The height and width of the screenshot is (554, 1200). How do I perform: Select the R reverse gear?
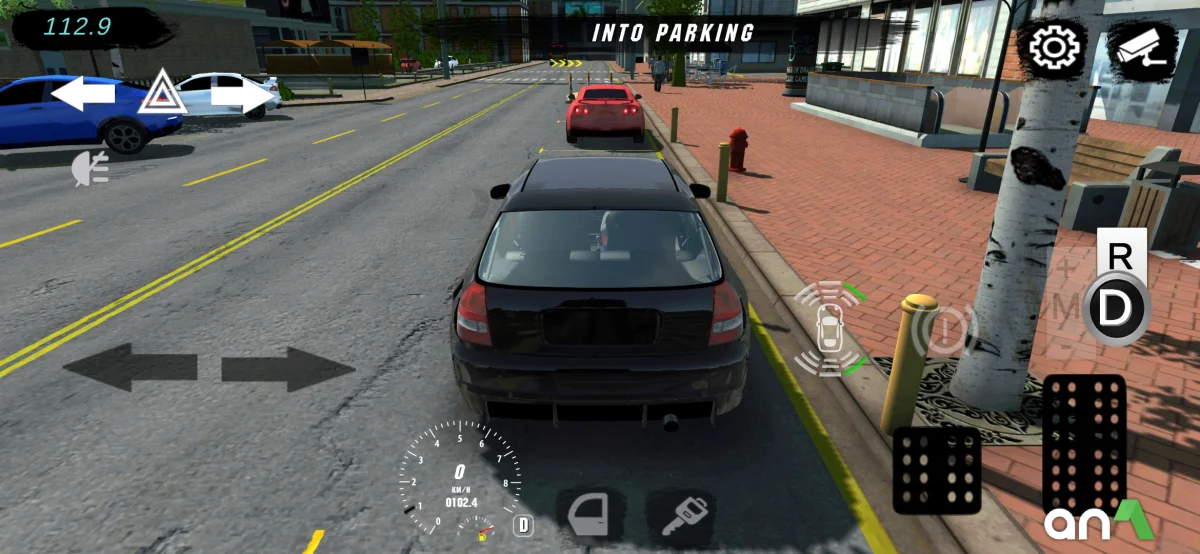pyautogui.click(x=1120, y=255)
